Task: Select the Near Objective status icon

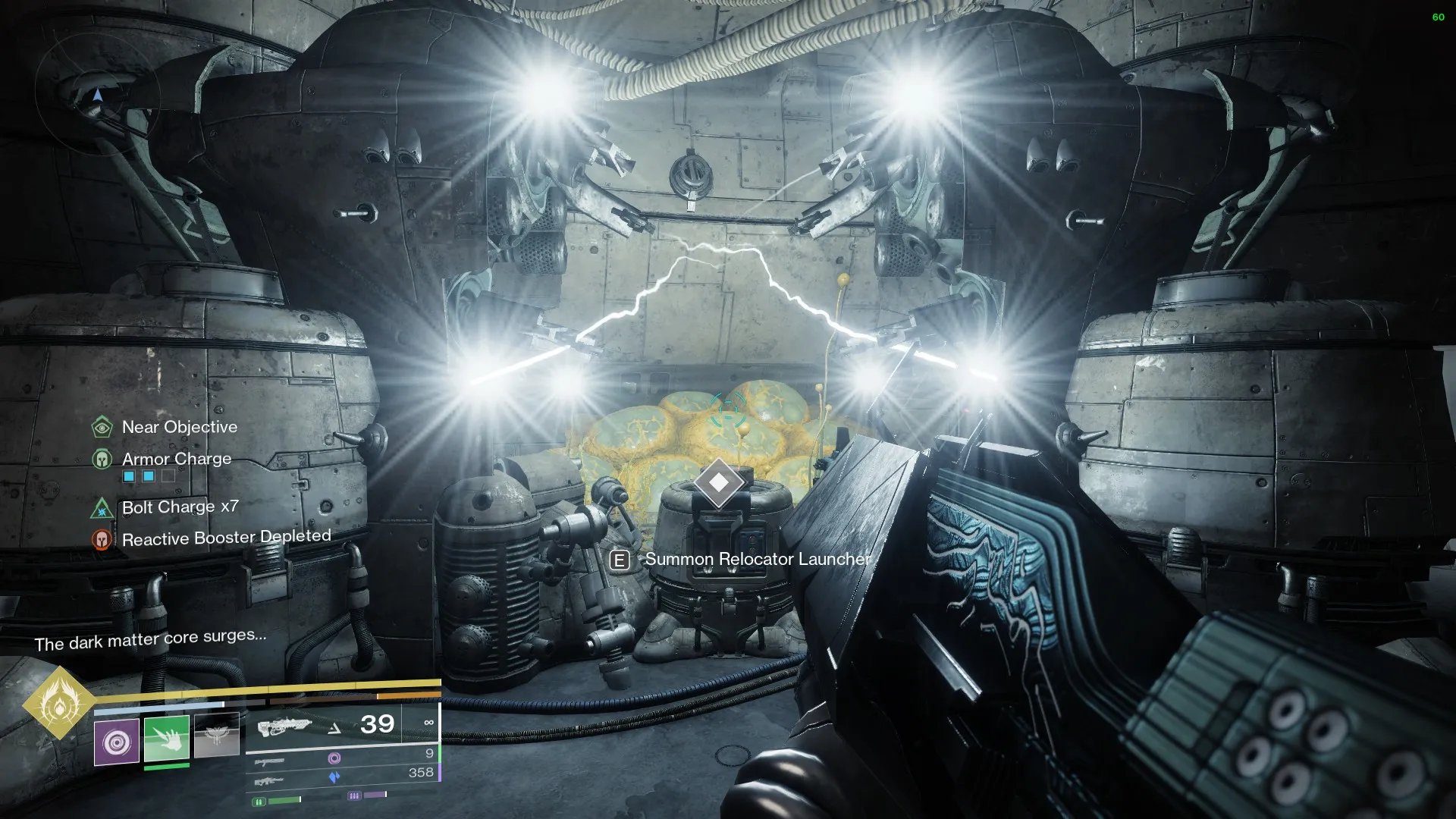Action: [102, 427]
